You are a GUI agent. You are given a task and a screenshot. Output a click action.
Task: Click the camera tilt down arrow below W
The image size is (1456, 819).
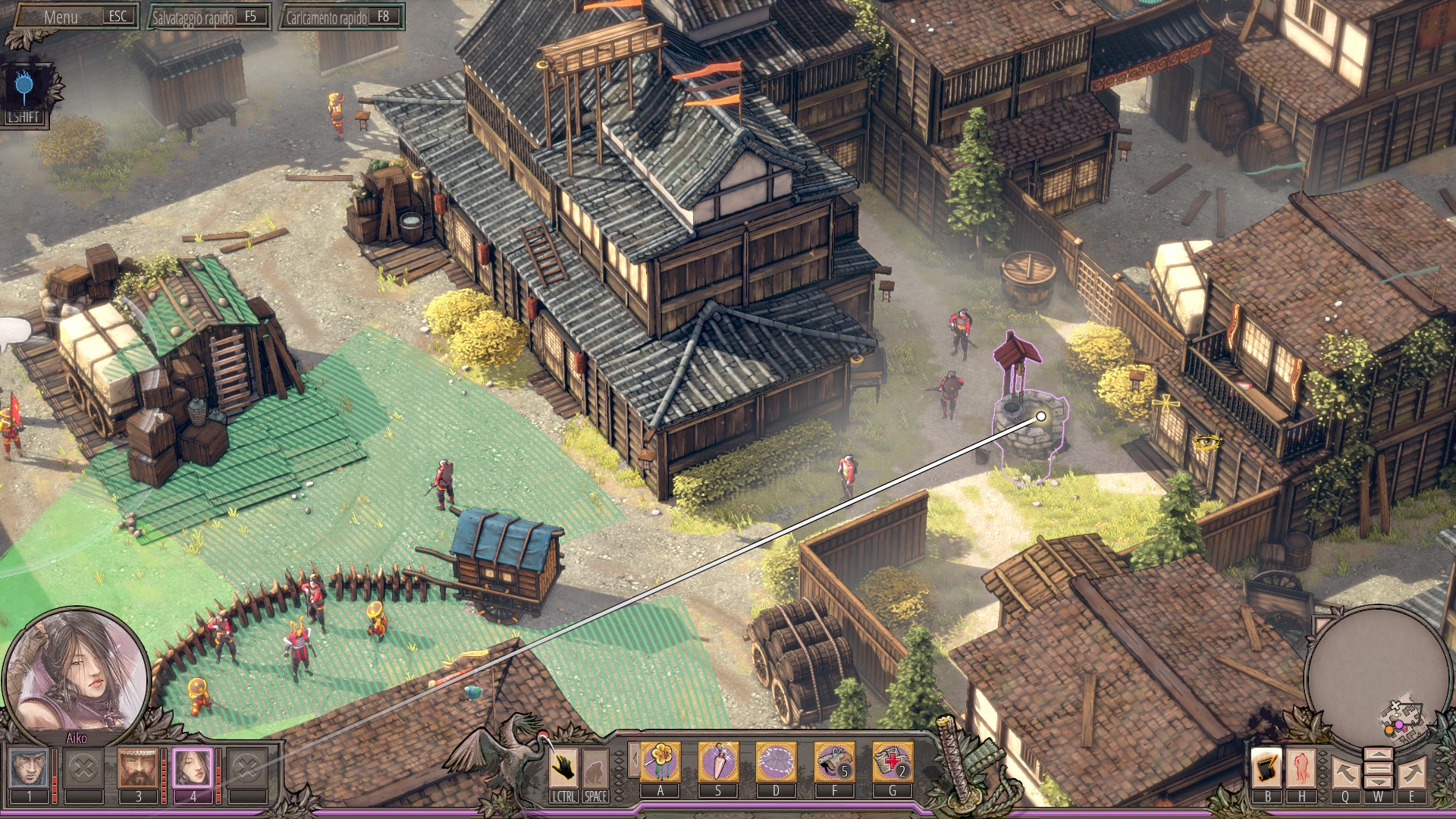(x=1379, y=783)
